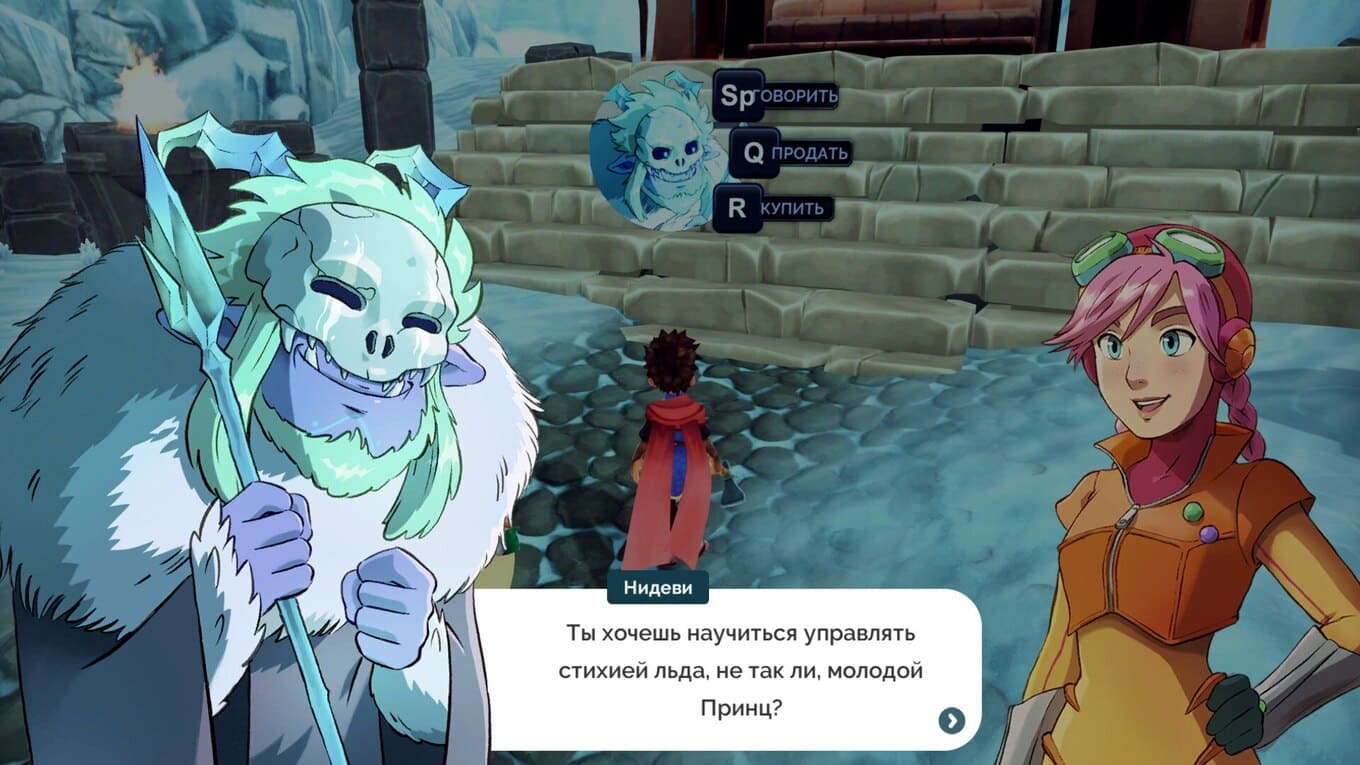Choose the ПРОДАТЬ (sell) option
This screenshot has width=1360, height=765.
(791, 153)
